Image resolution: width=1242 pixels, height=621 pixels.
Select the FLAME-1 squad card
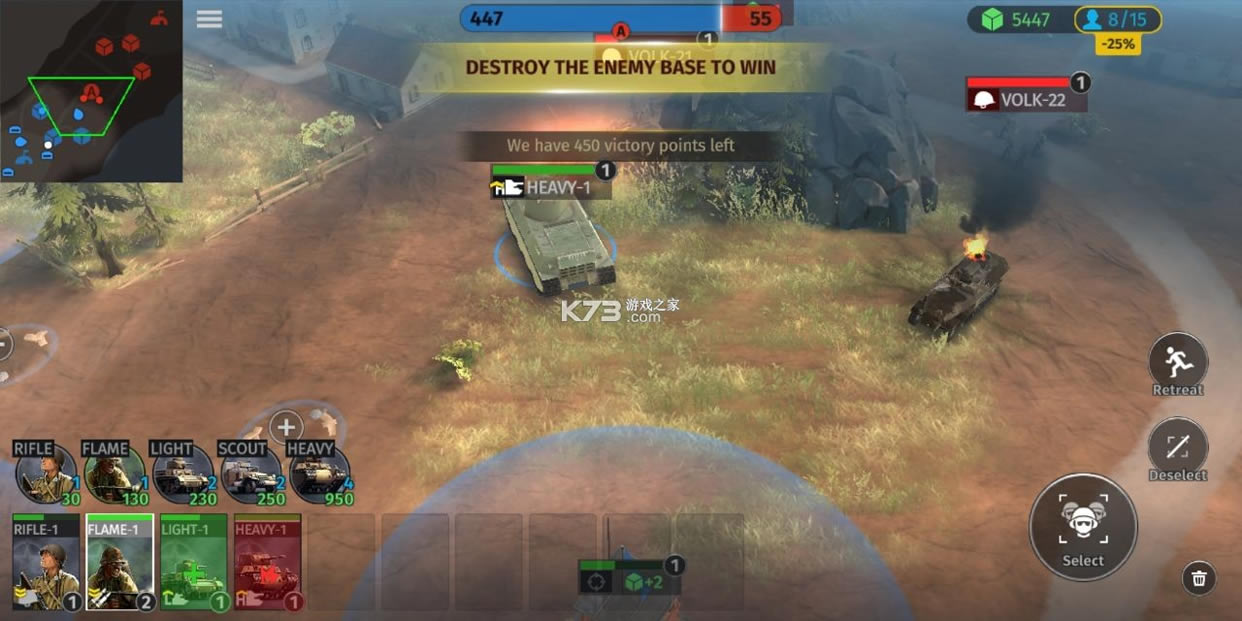coord(120,562)
